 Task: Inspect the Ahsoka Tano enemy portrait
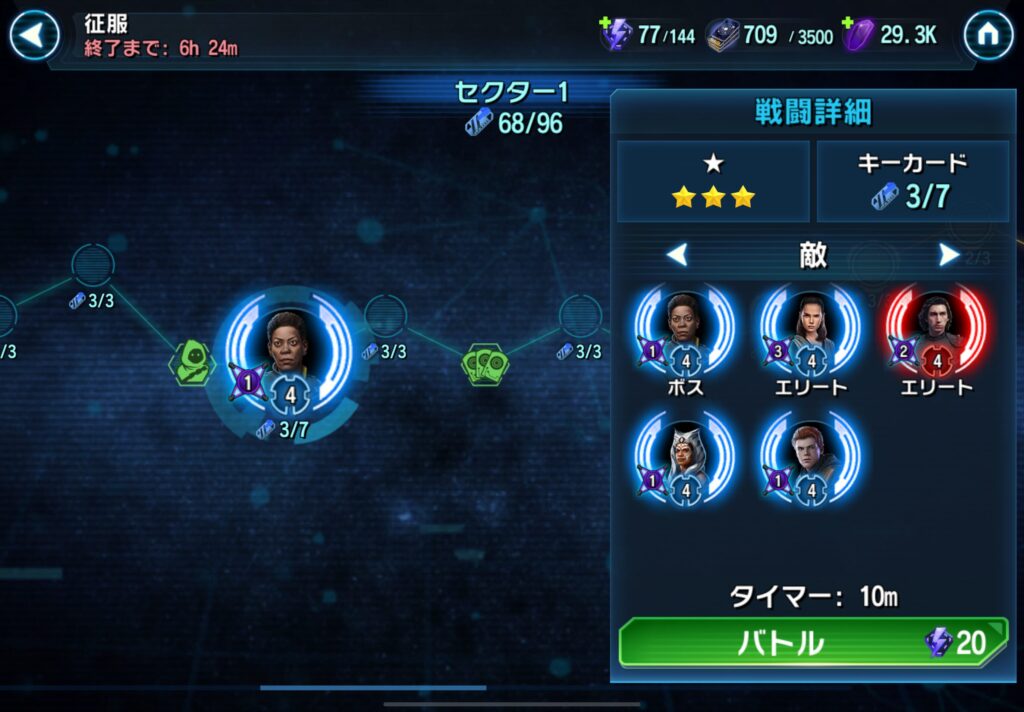[686, 457]
